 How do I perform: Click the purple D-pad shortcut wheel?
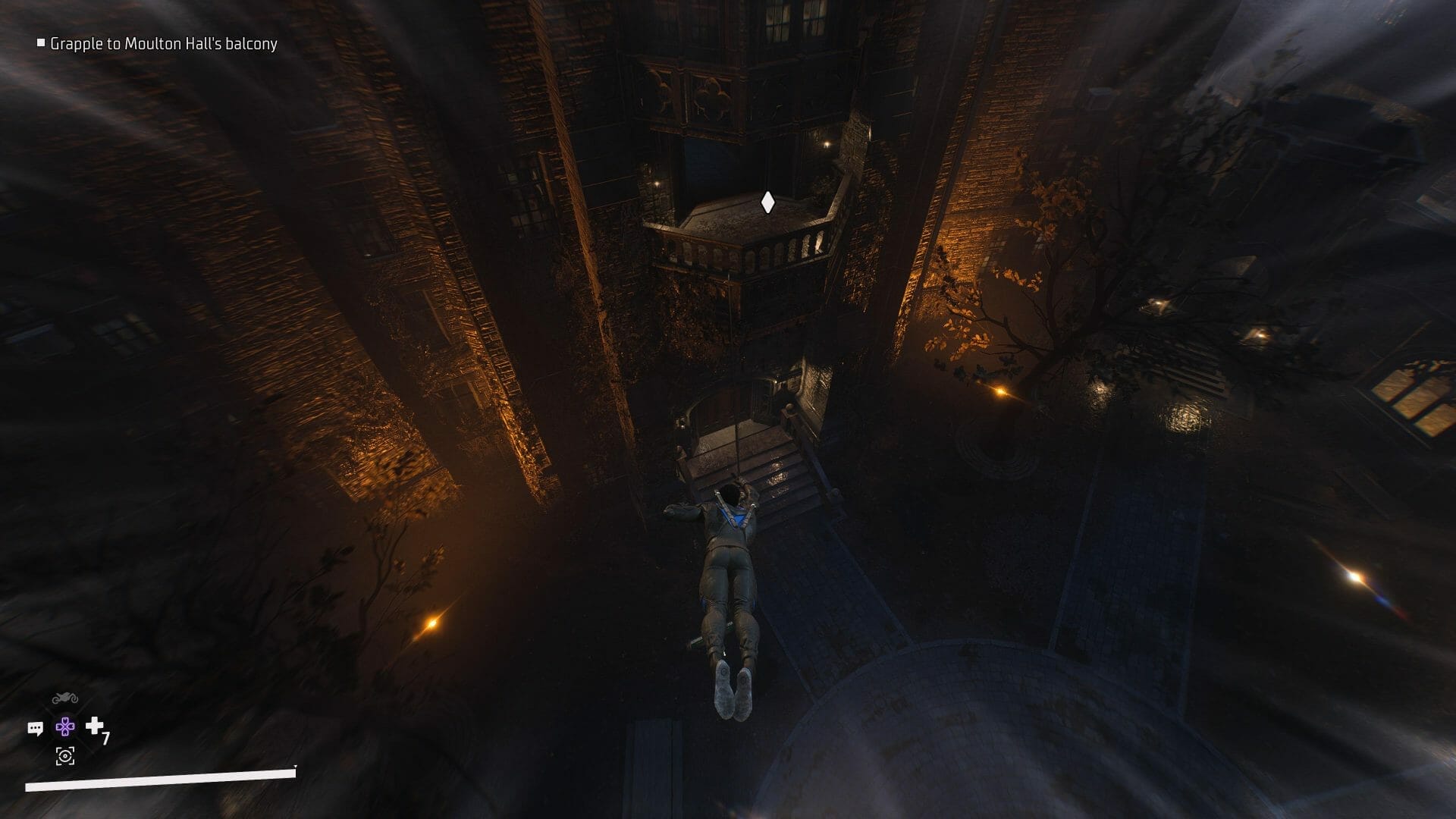[x=65, y=727]
